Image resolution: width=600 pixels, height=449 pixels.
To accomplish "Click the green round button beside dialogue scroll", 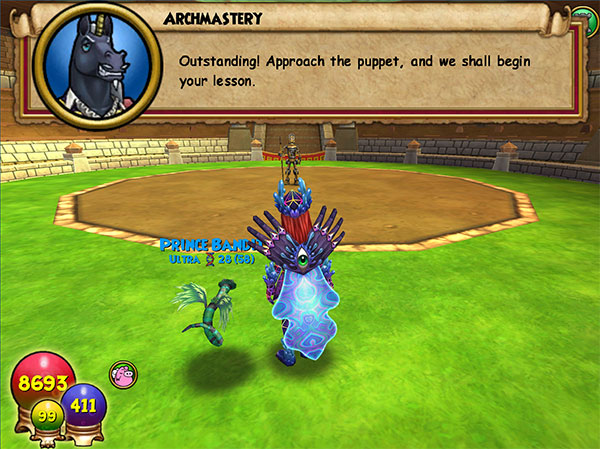I will 583,14.
